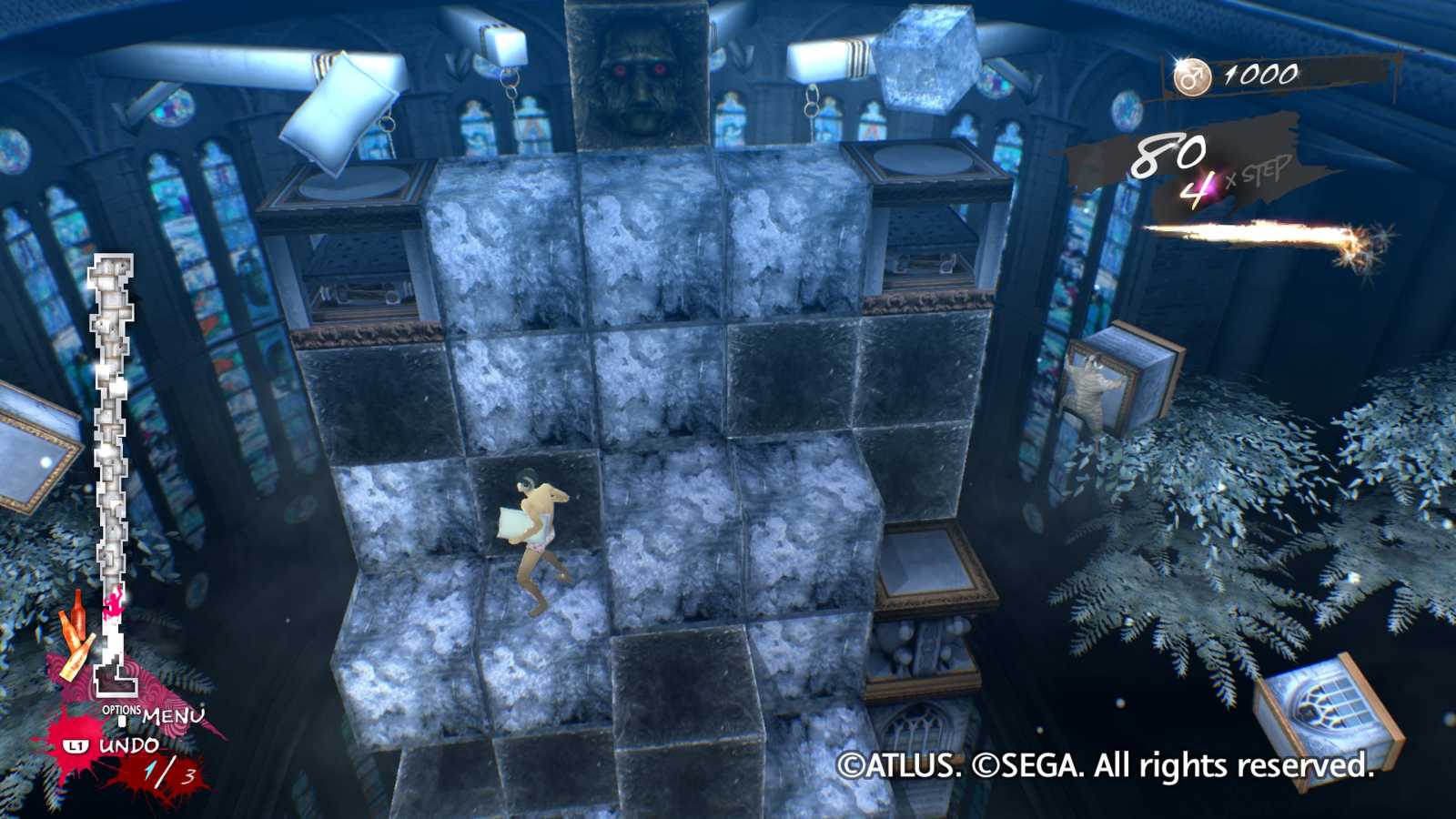This screenshot has width=1456, height=819.
Task: Select the gold coin currency icon
Action: 1195,75
